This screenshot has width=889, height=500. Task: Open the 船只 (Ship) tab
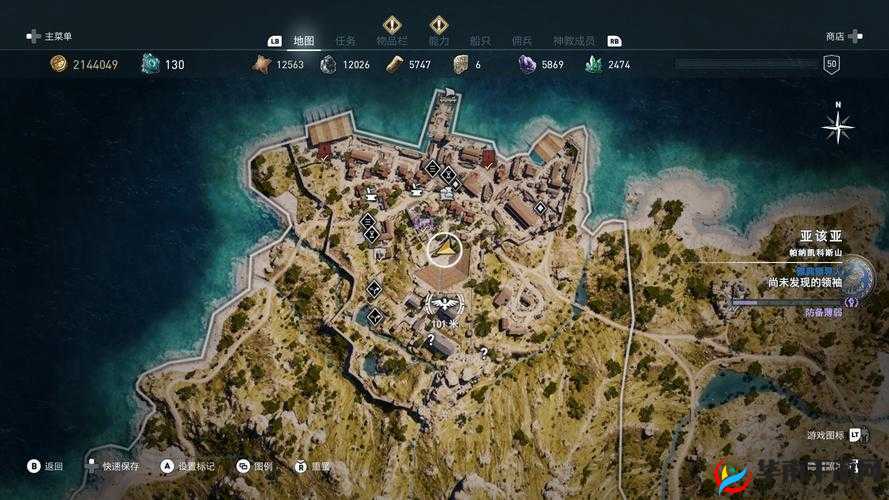point(480,41)
